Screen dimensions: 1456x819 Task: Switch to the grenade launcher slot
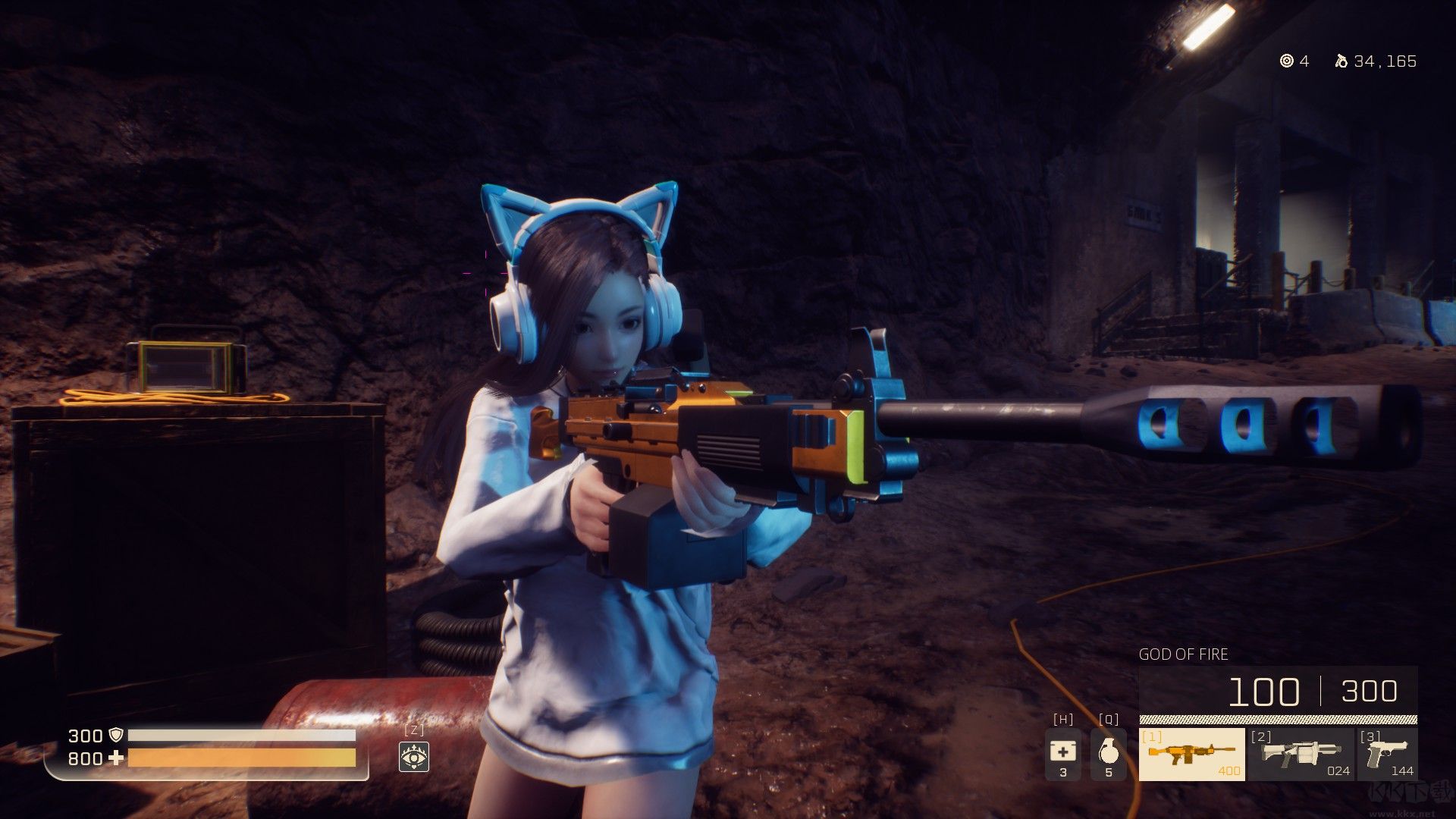[1301, 754]
